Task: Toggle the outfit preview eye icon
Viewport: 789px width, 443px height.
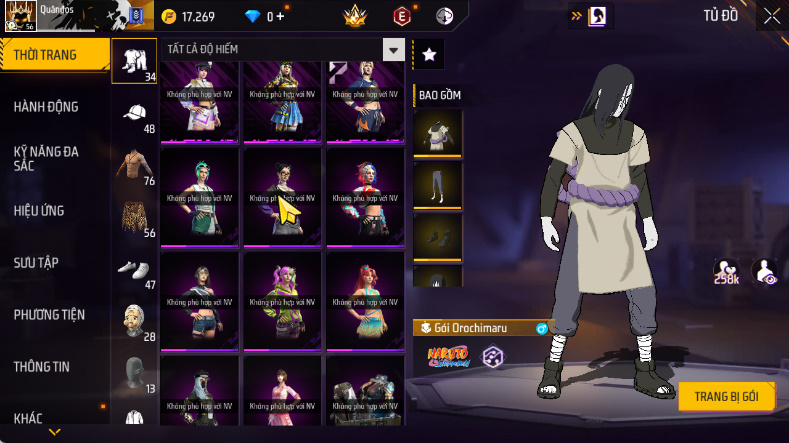Action: [765, 272]
